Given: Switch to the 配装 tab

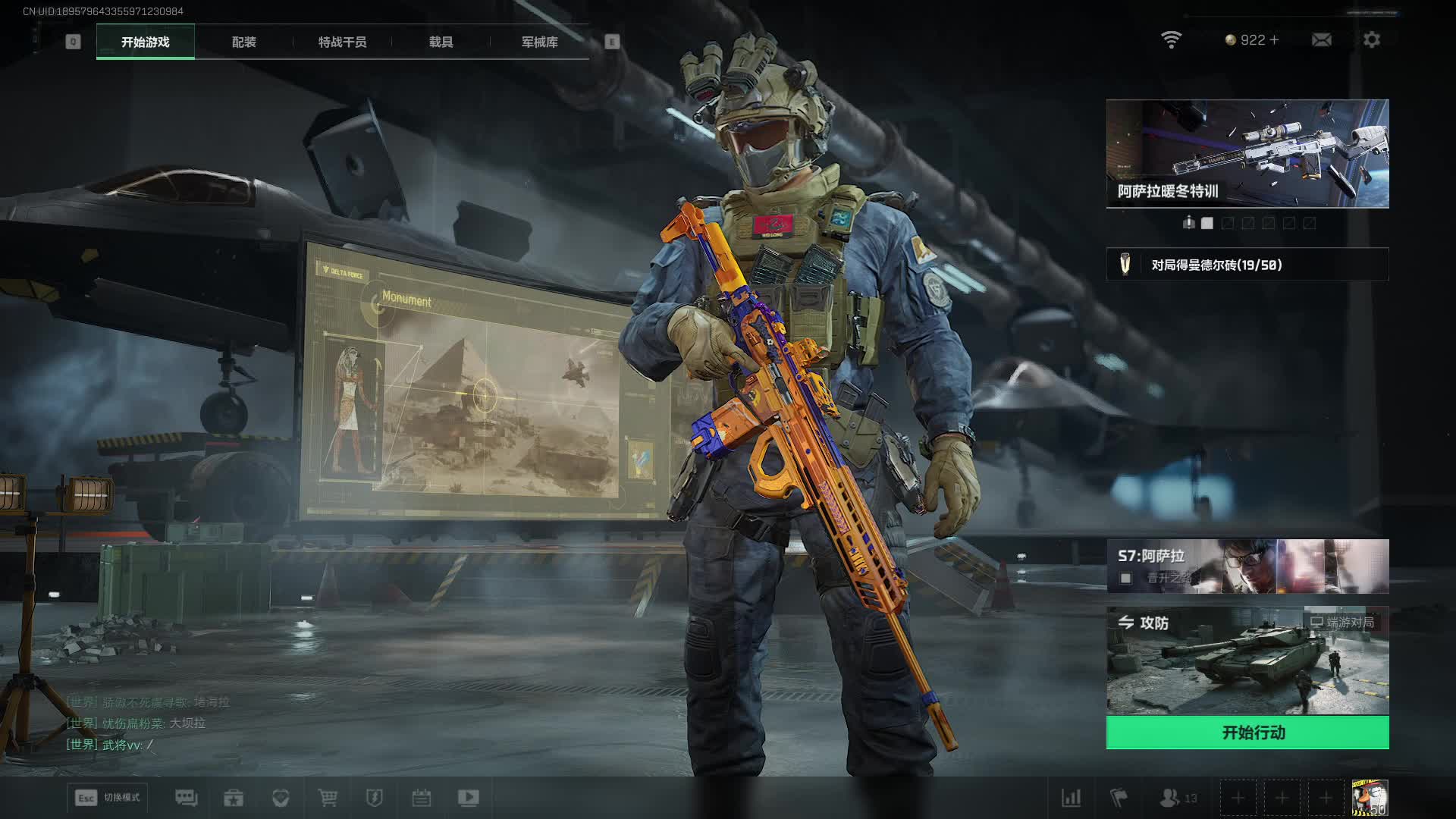Looking at the screenshot, I should pos(243,42).
